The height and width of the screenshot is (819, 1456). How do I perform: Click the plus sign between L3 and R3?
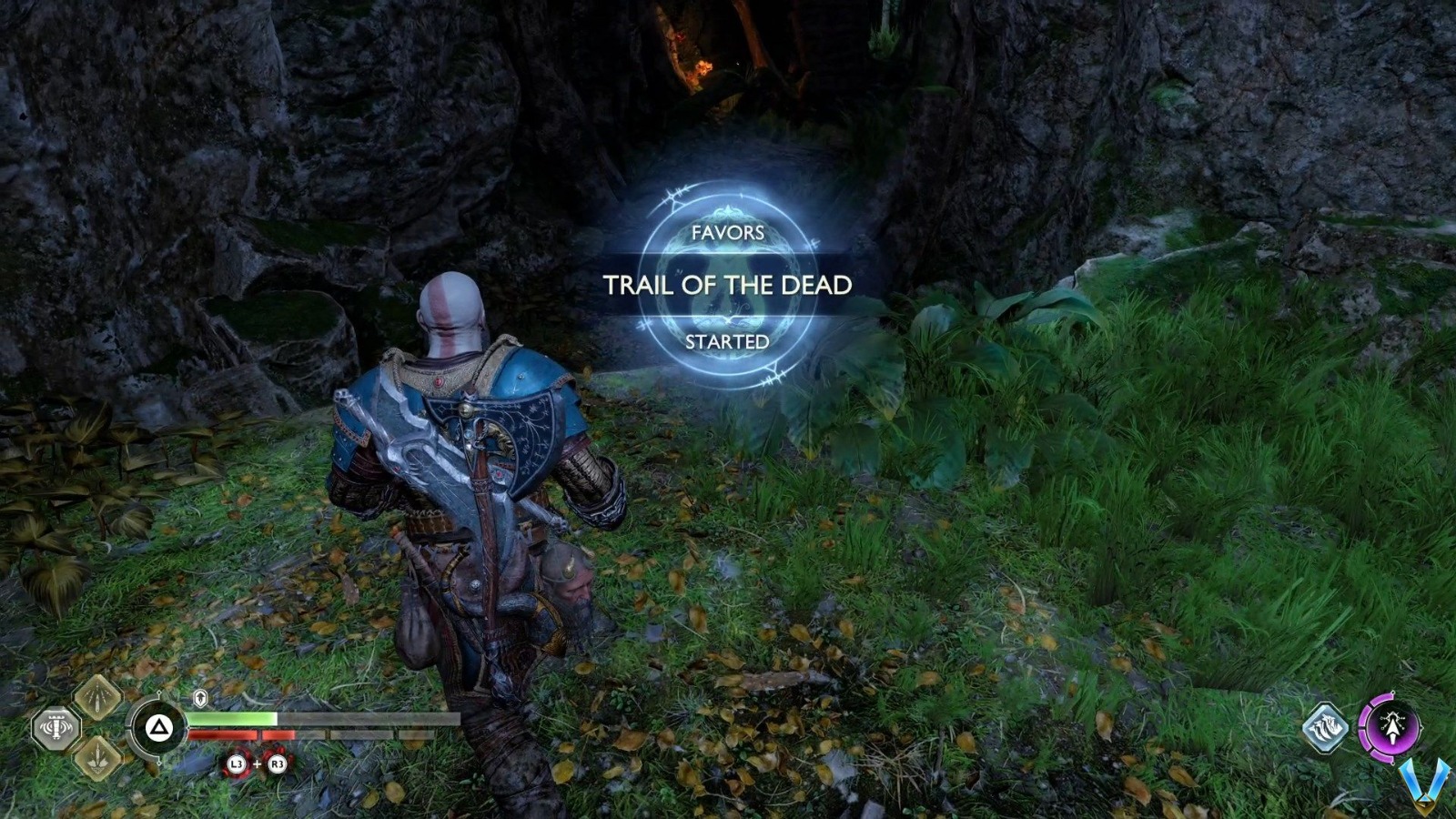(257, 763)
